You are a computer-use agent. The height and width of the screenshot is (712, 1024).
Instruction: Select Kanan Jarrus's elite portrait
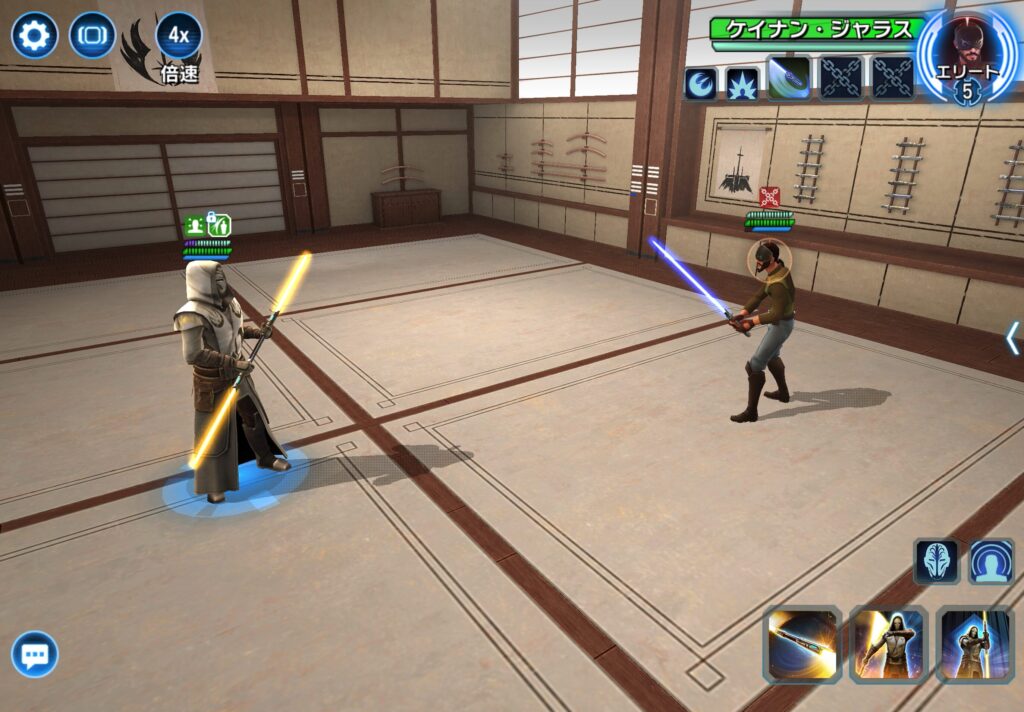pos(965,53)
